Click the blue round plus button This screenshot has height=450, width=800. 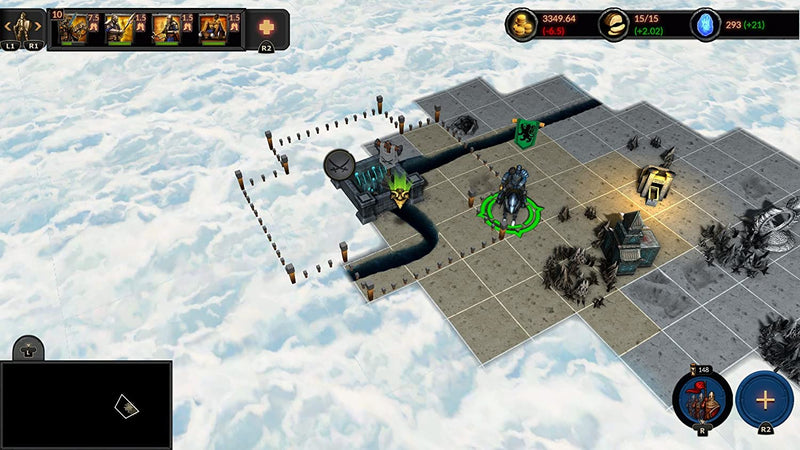click(x=765, y=399)
